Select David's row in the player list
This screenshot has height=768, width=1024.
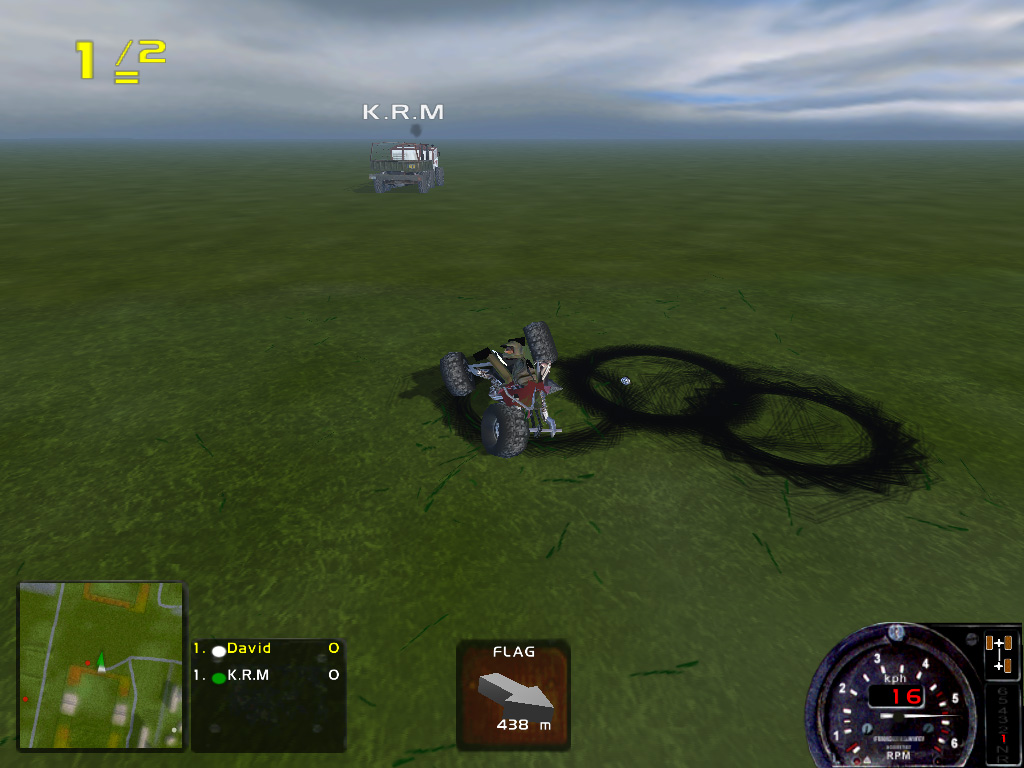coord(267,649)
